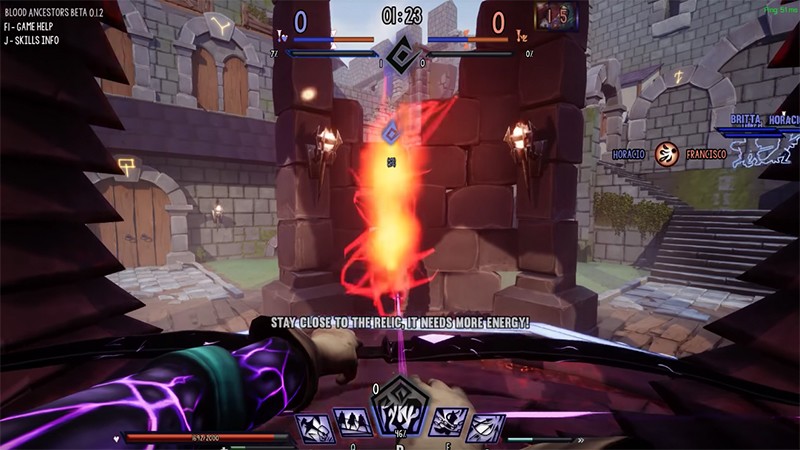
Task: Use the three hooded figures ability
Action: point(352,425)
